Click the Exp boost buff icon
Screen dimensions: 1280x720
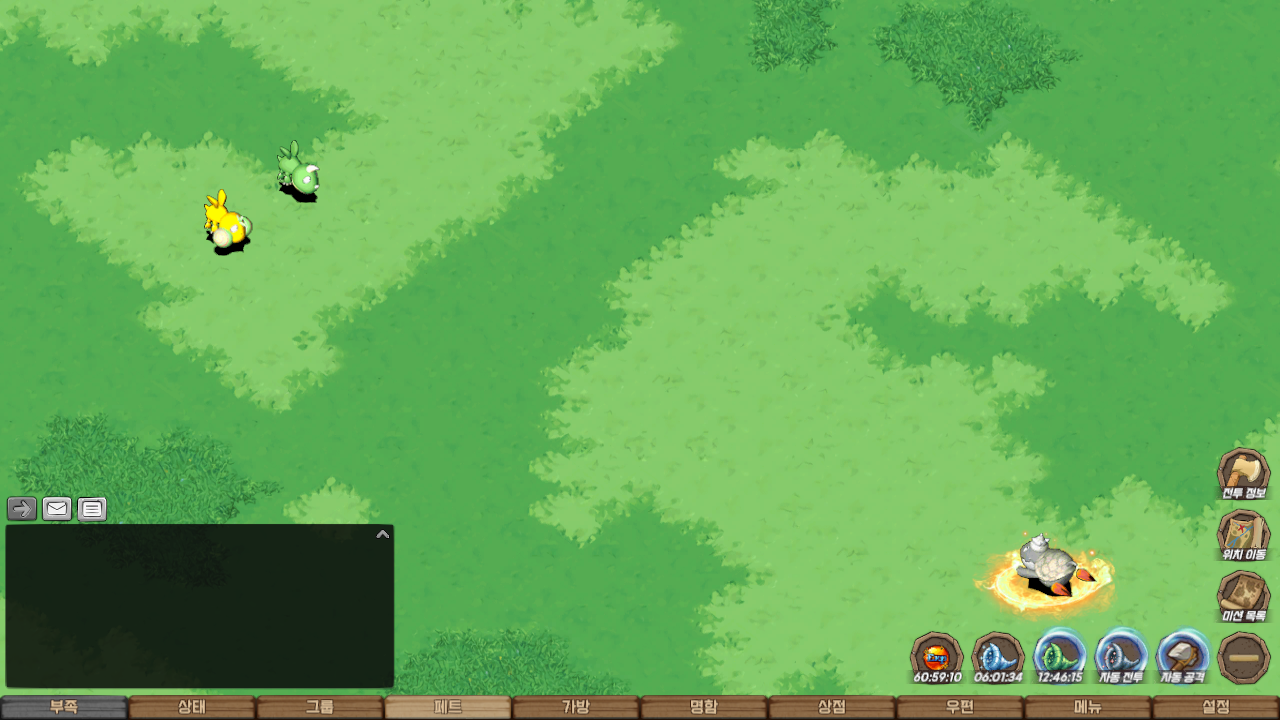pos(937,657)
